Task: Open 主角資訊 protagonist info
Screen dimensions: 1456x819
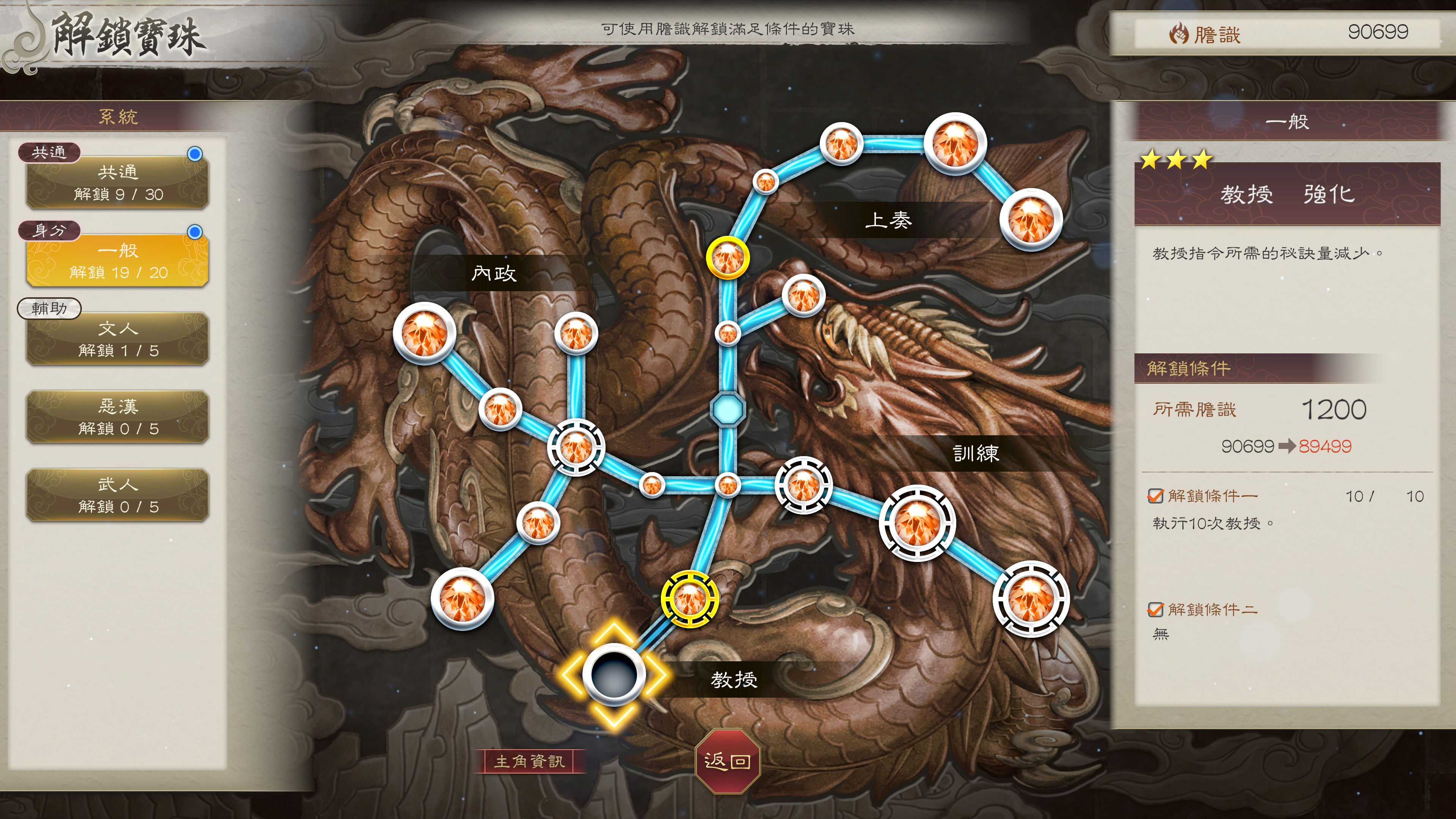Action: point(529,761)
